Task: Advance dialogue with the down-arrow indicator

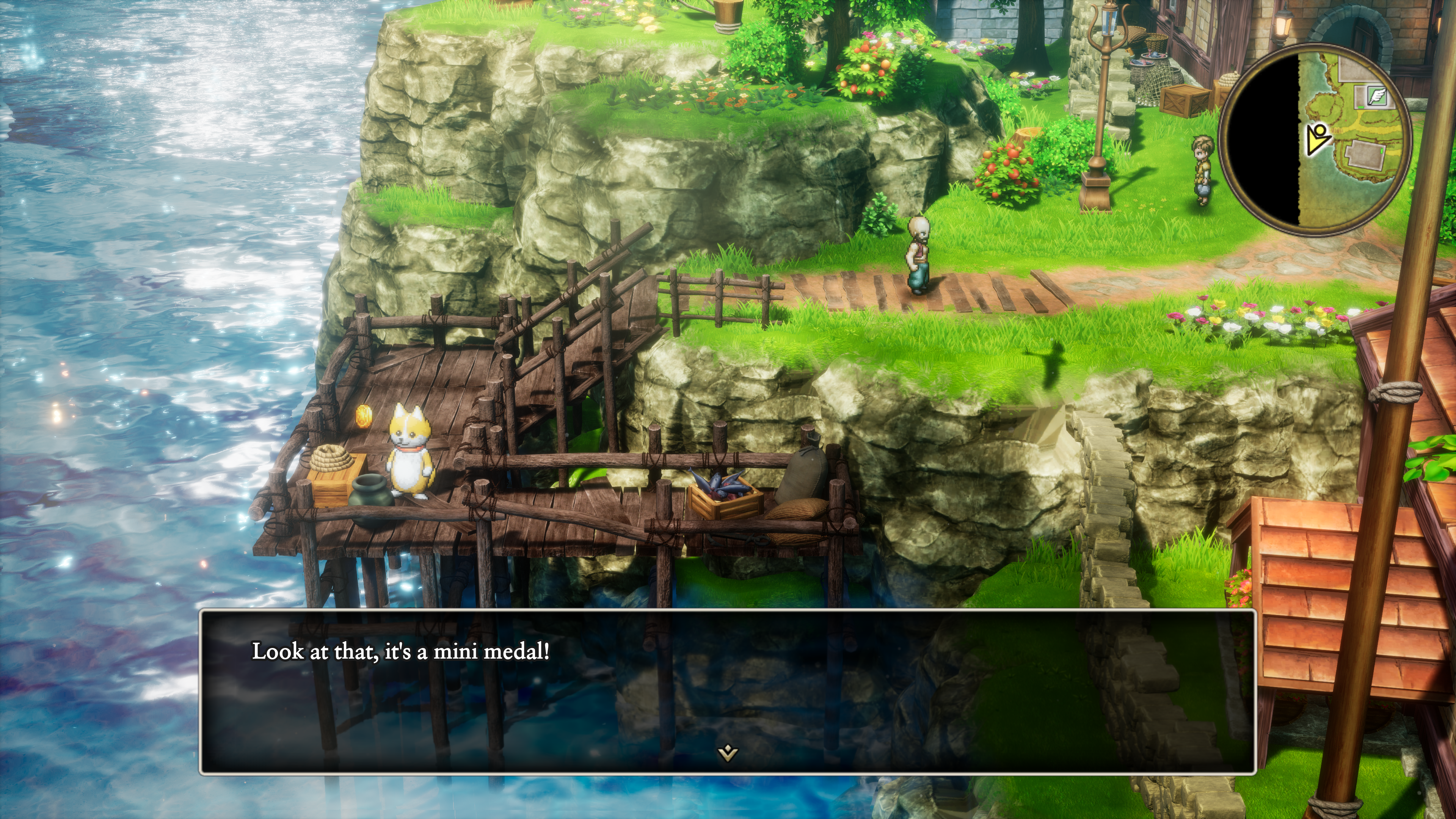Action: coord(728,753)
